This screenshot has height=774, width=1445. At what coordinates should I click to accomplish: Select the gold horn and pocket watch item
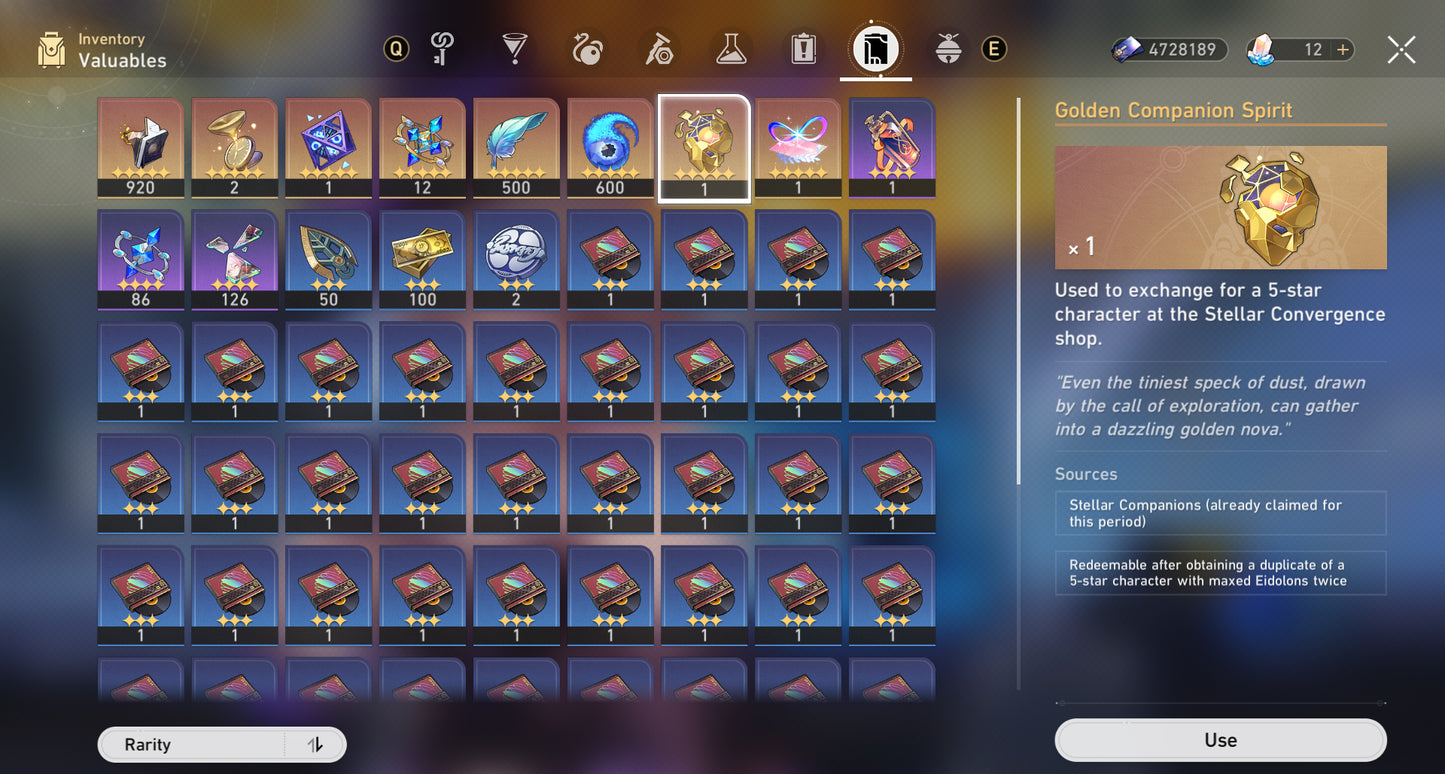point(235,146)
